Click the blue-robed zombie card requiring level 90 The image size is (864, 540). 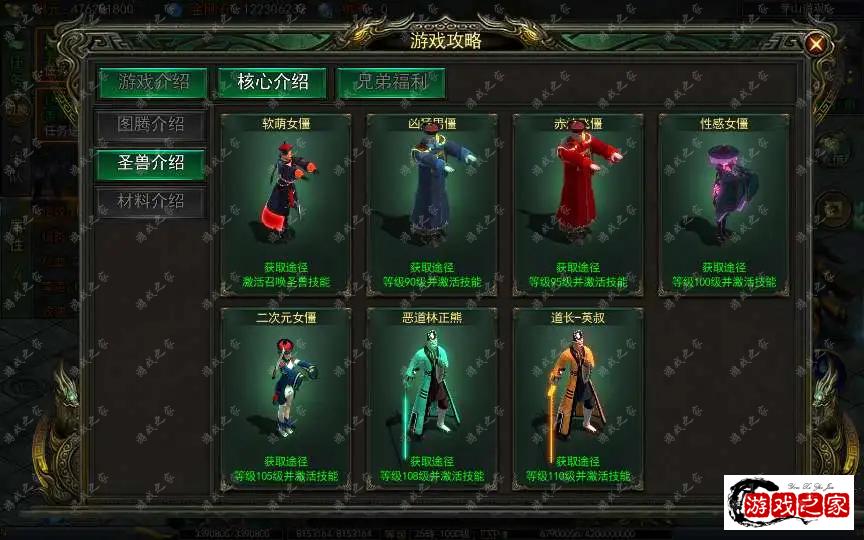[x=432, y=203]
